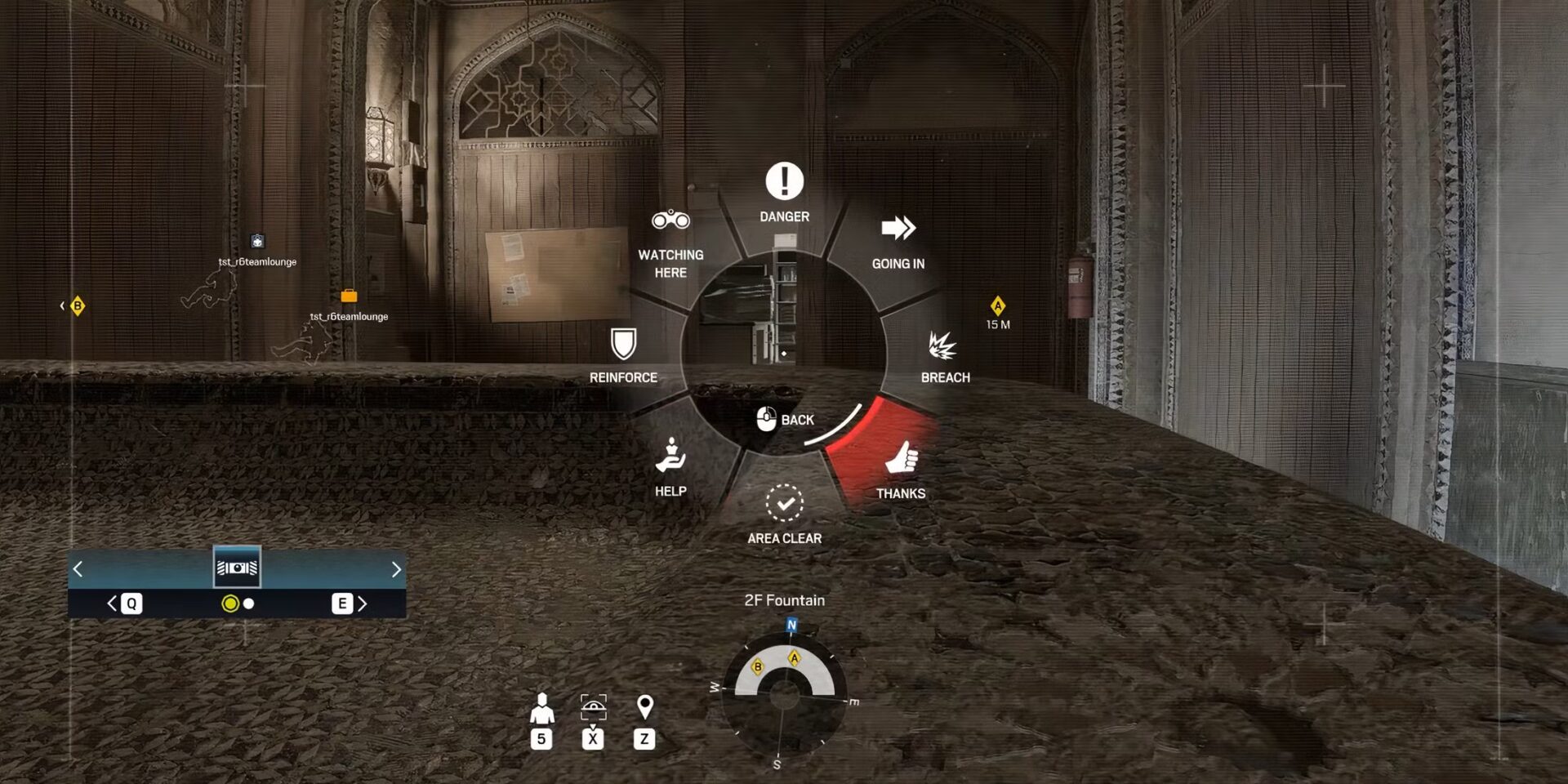This screenshot has width=1568, height=784.
Task: Click the 2F Fountain location label
Action: (786, 599)
